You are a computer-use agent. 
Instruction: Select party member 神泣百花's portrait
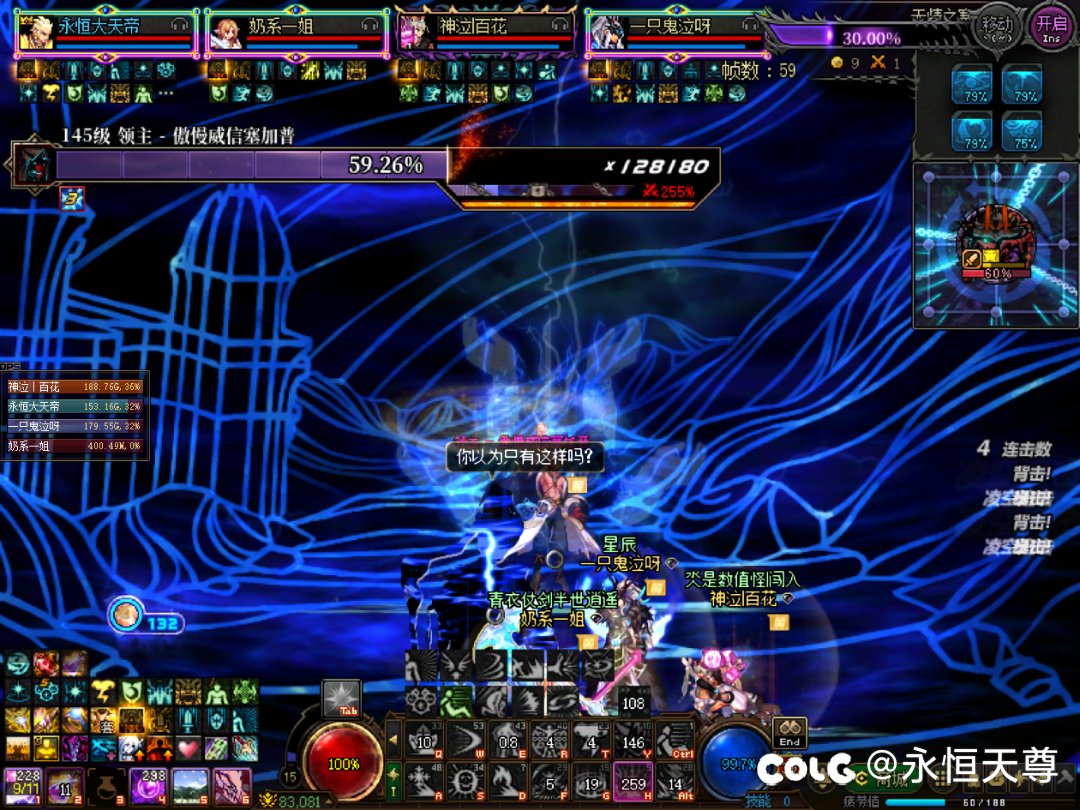(x=415, y=33)
